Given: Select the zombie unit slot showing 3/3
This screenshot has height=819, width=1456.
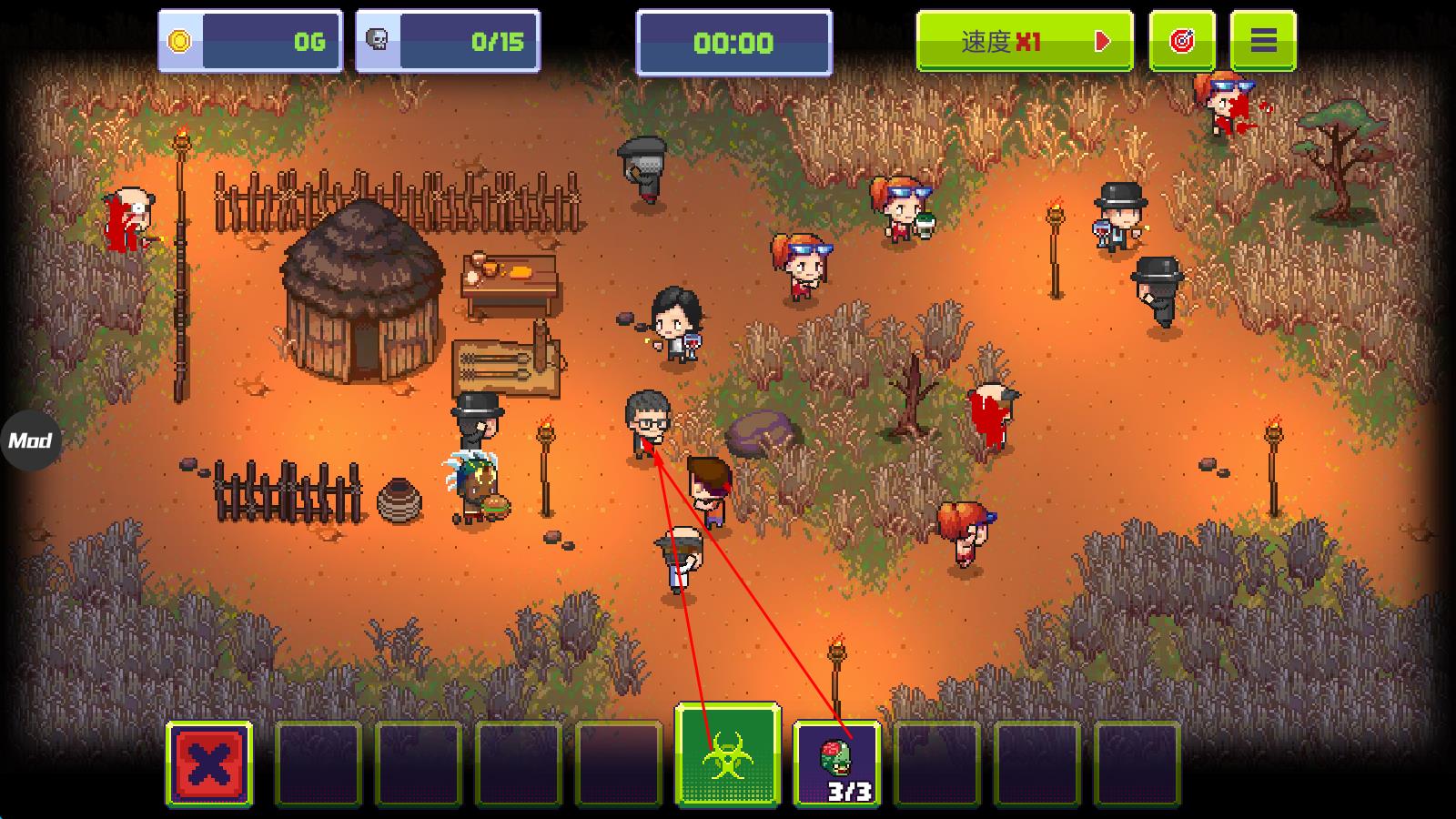Looking at the screenshot, I should pos(836,763).
